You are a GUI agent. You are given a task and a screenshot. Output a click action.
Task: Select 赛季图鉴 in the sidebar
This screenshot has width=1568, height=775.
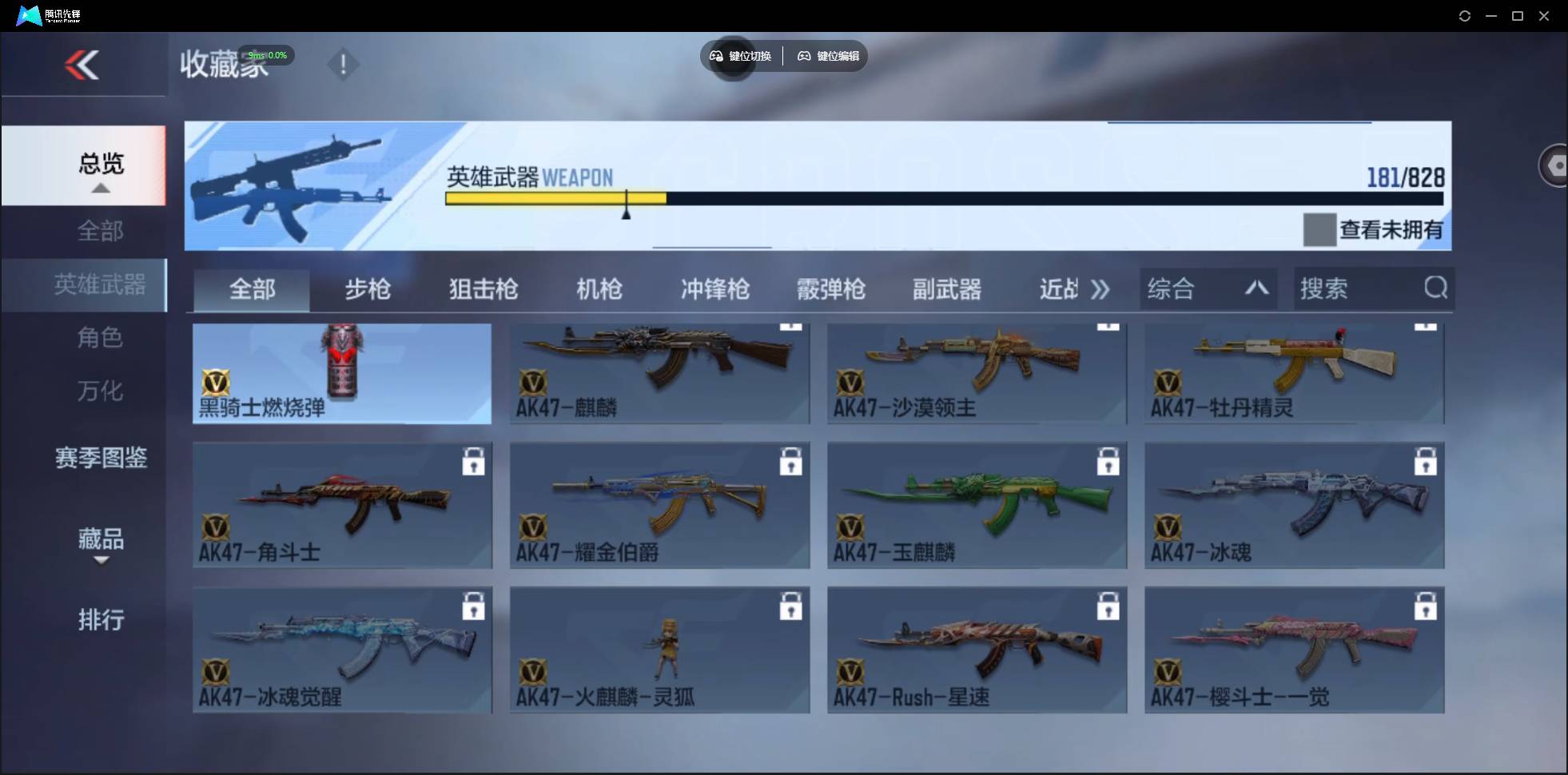[x=100, y=458]
